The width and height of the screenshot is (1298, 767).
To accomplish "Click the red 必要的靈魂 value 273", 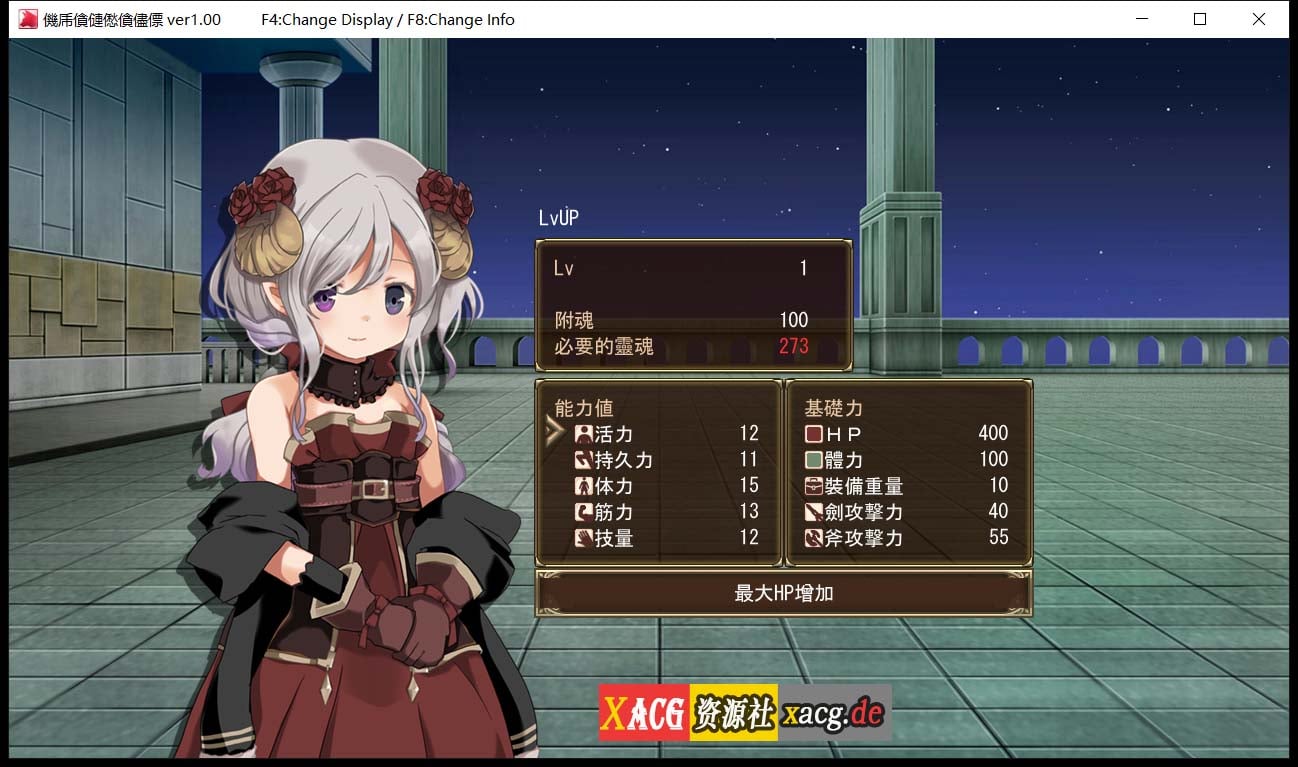I will (794, 346).
